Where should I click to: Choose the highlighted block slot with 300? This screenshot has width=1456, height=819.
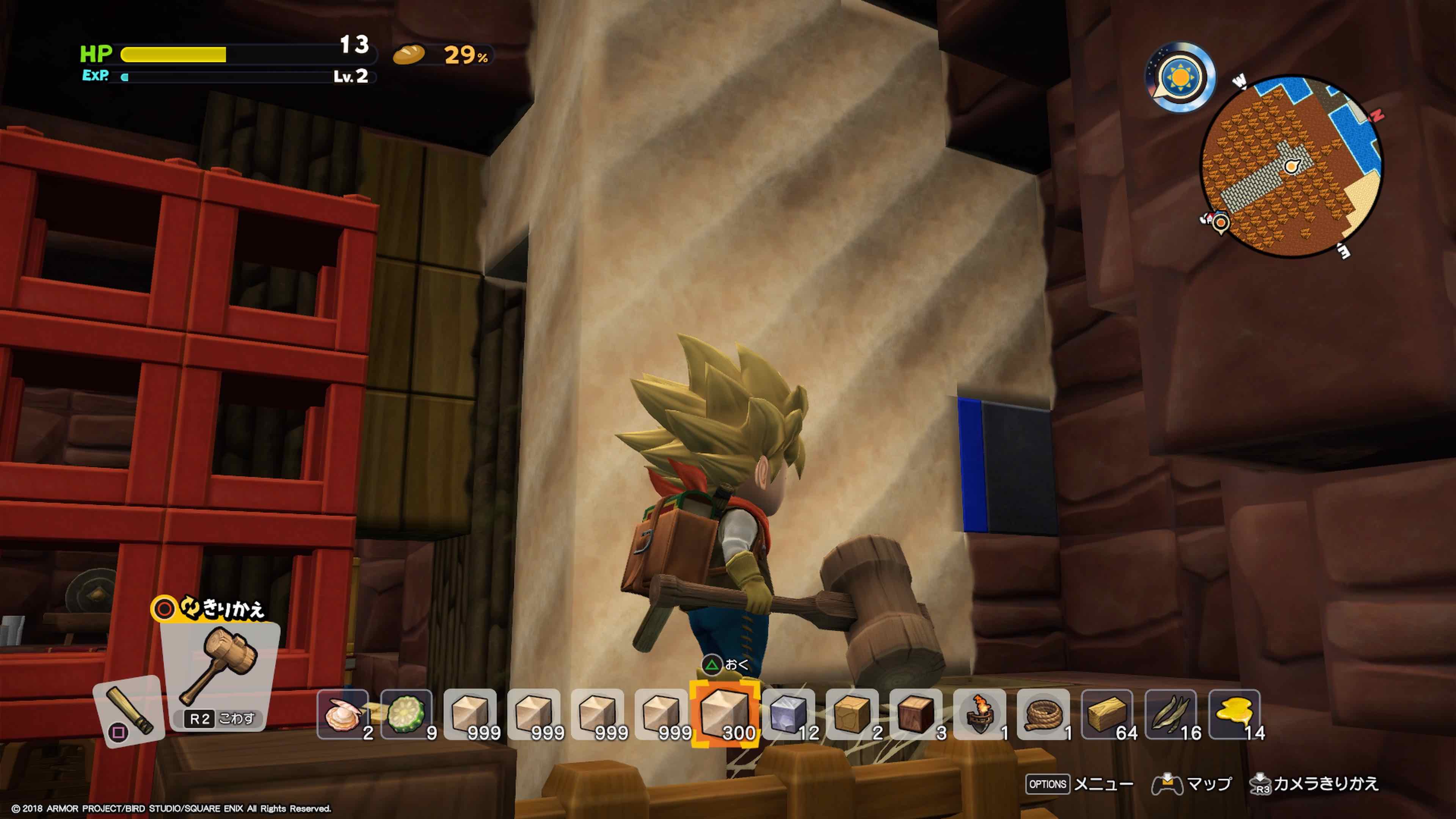point(725,714)
